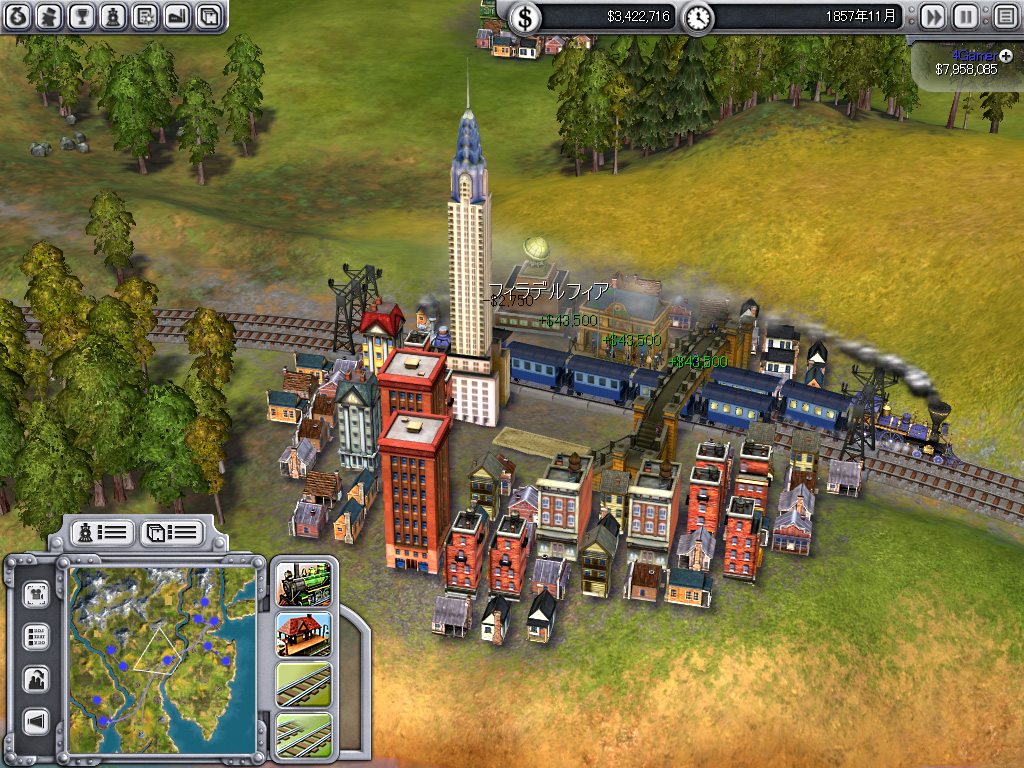Image resolution: width=1024 pixels, height=768 pixels.
Task: Open the money bag finance report
Action: tap(19, 16)
